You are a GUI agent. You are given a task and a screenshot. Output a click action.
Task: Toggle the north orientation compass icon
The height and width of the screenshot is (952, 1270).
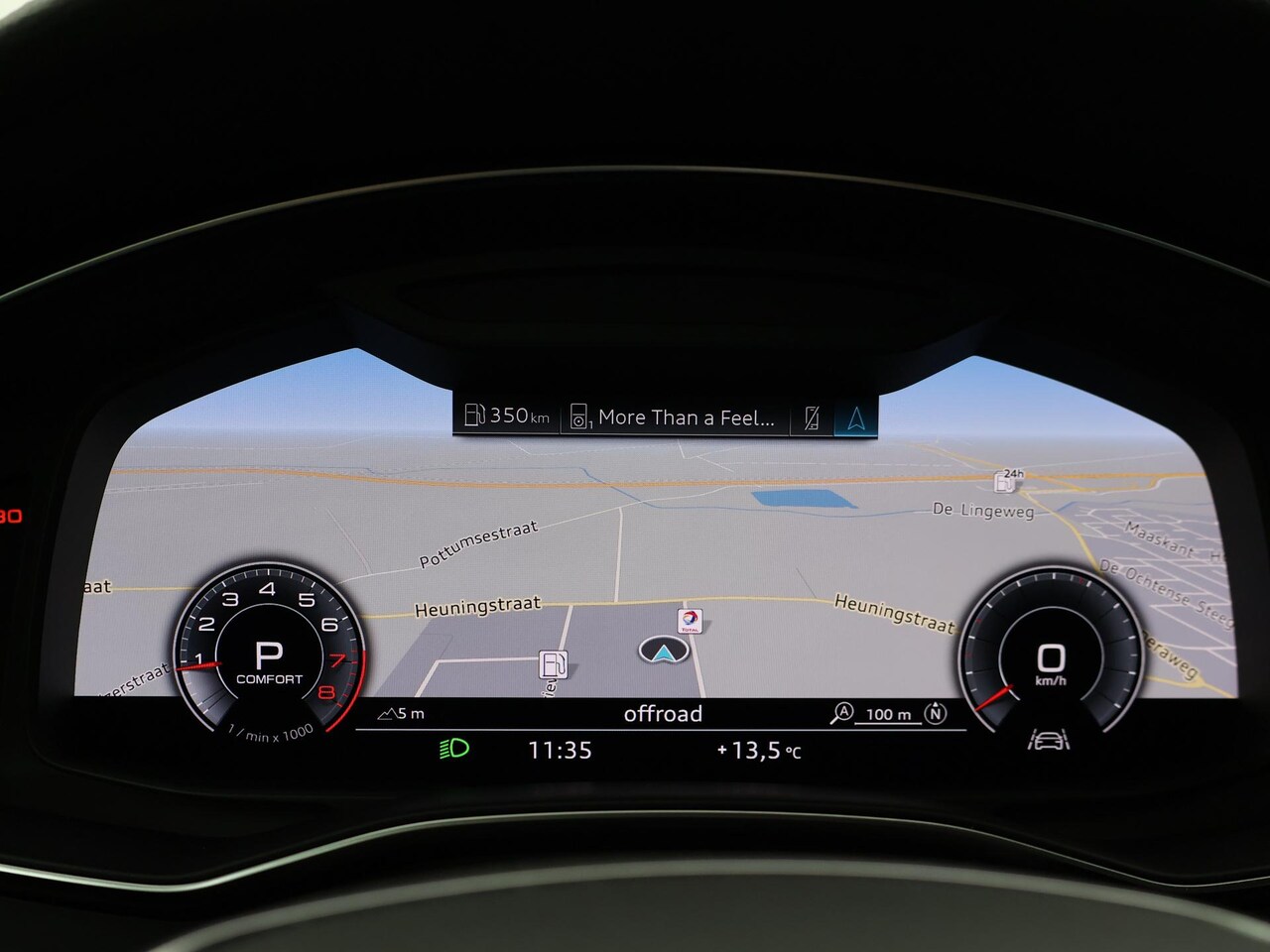935,713
